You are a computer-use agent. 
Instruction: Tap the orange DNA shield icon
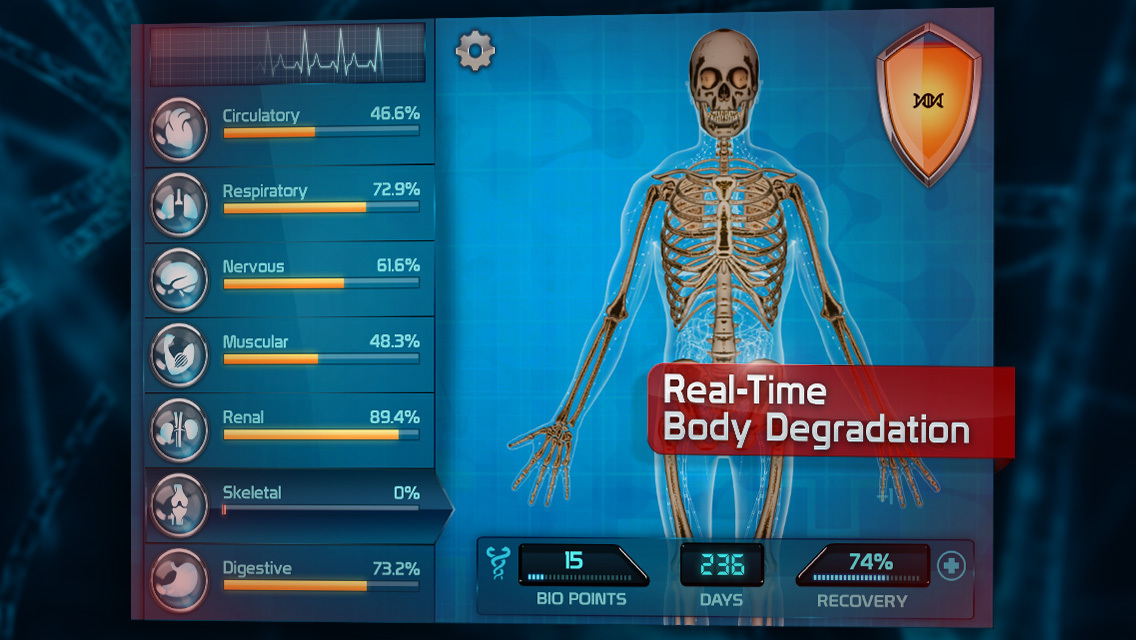[928, 100]
